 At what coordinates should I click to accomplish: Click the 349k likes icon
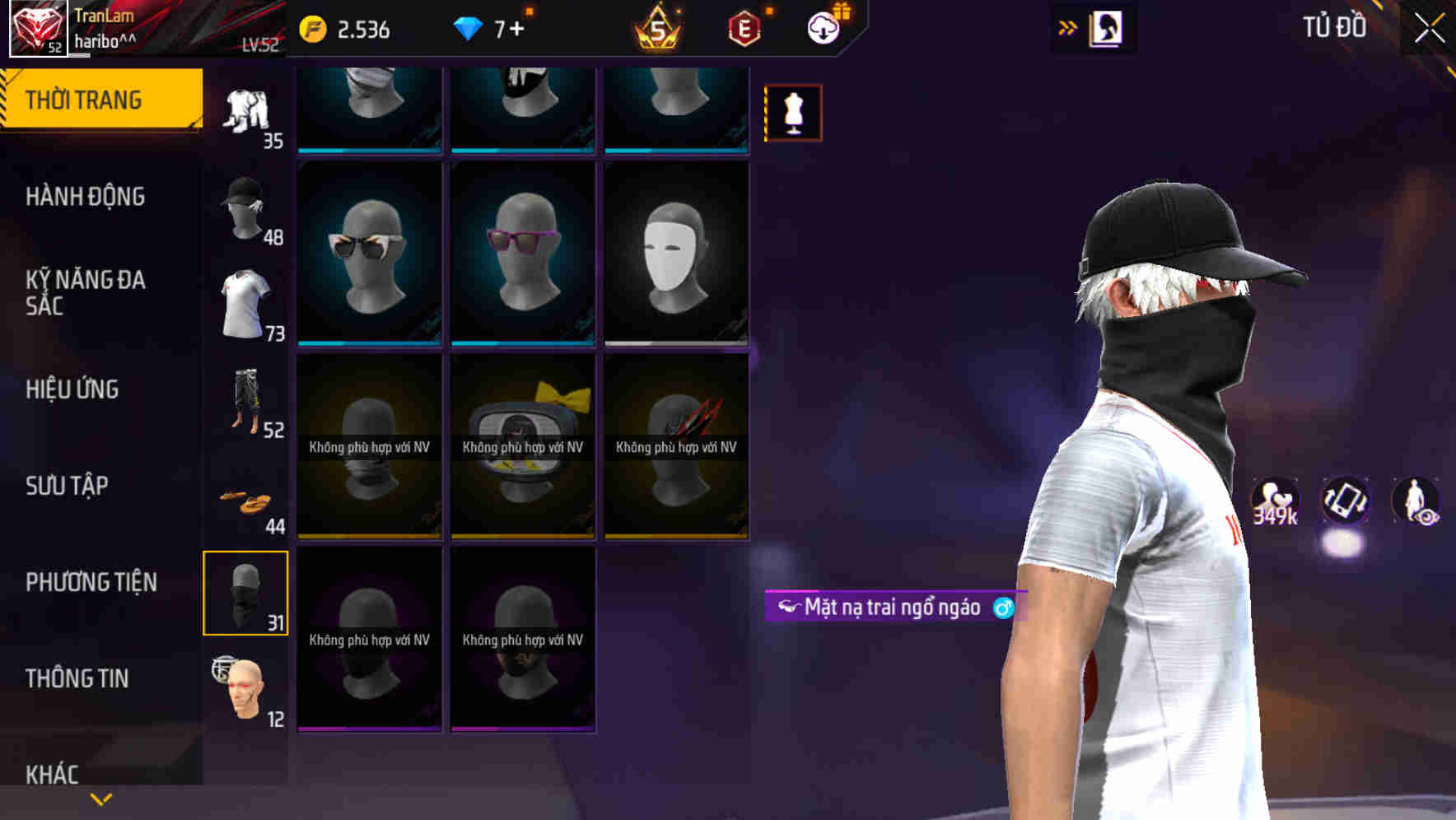(x=1275, y=498)
